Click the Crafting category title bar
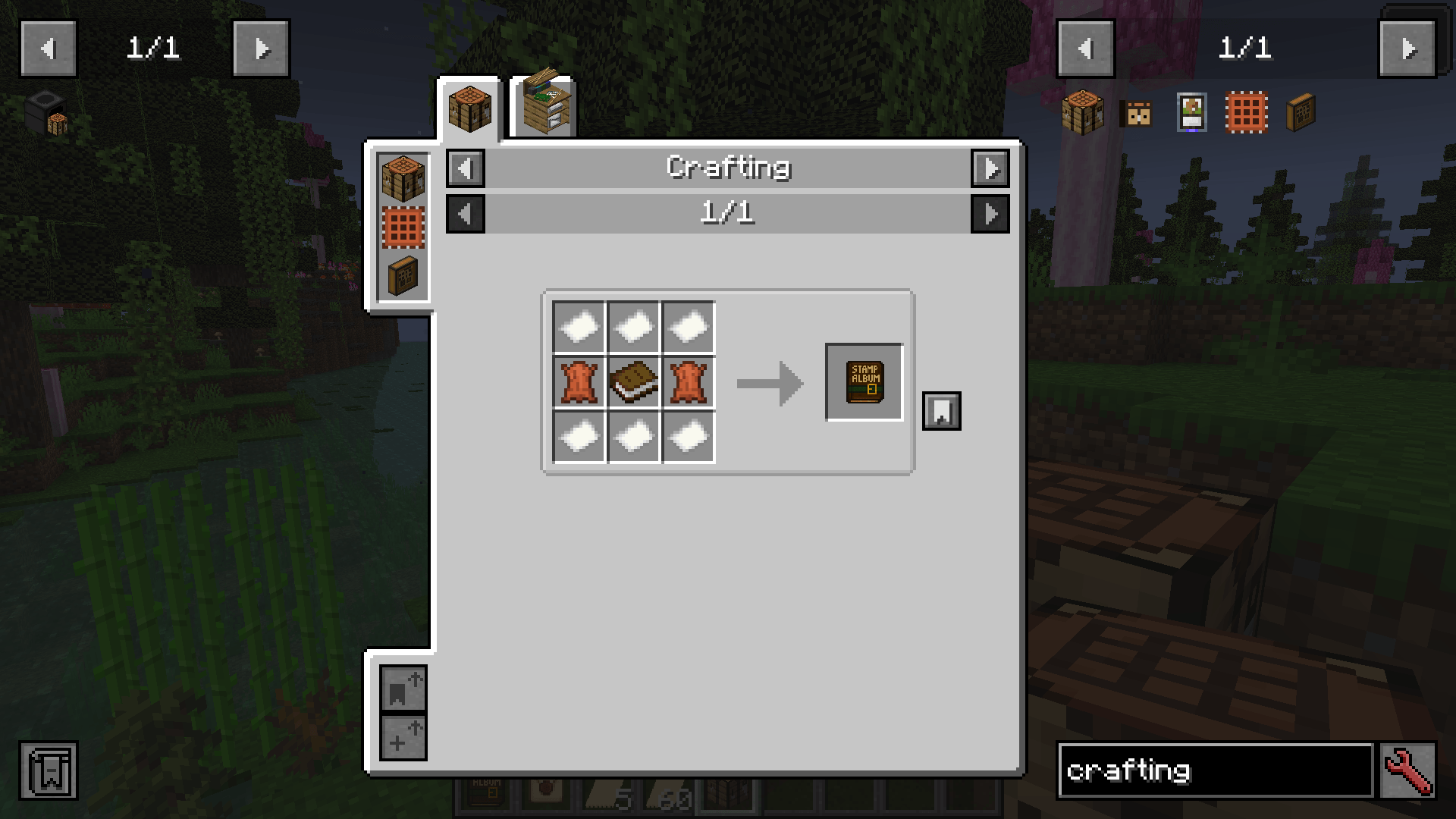This screenshot has width=1456, height=819. (728, 168)
